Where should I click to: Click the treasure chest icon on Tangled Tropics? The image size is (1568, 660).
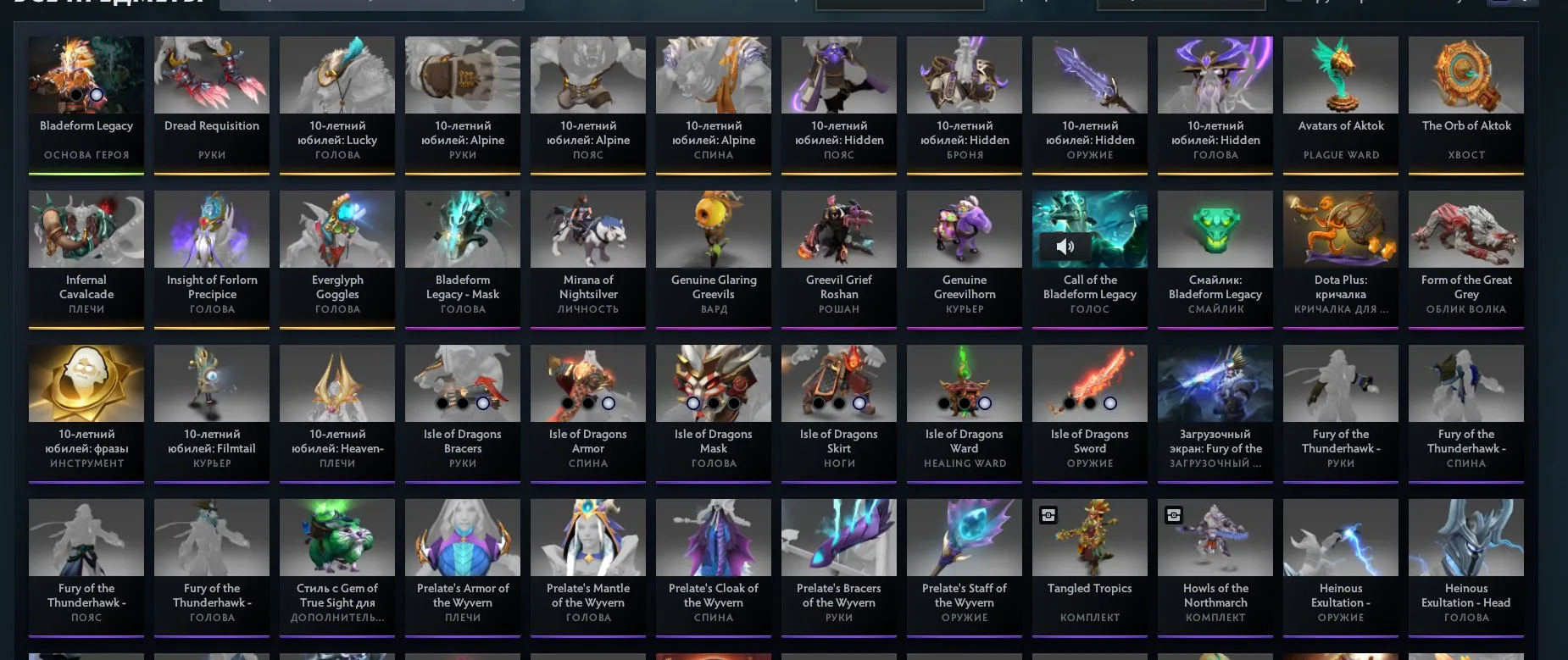point(1048,515)
